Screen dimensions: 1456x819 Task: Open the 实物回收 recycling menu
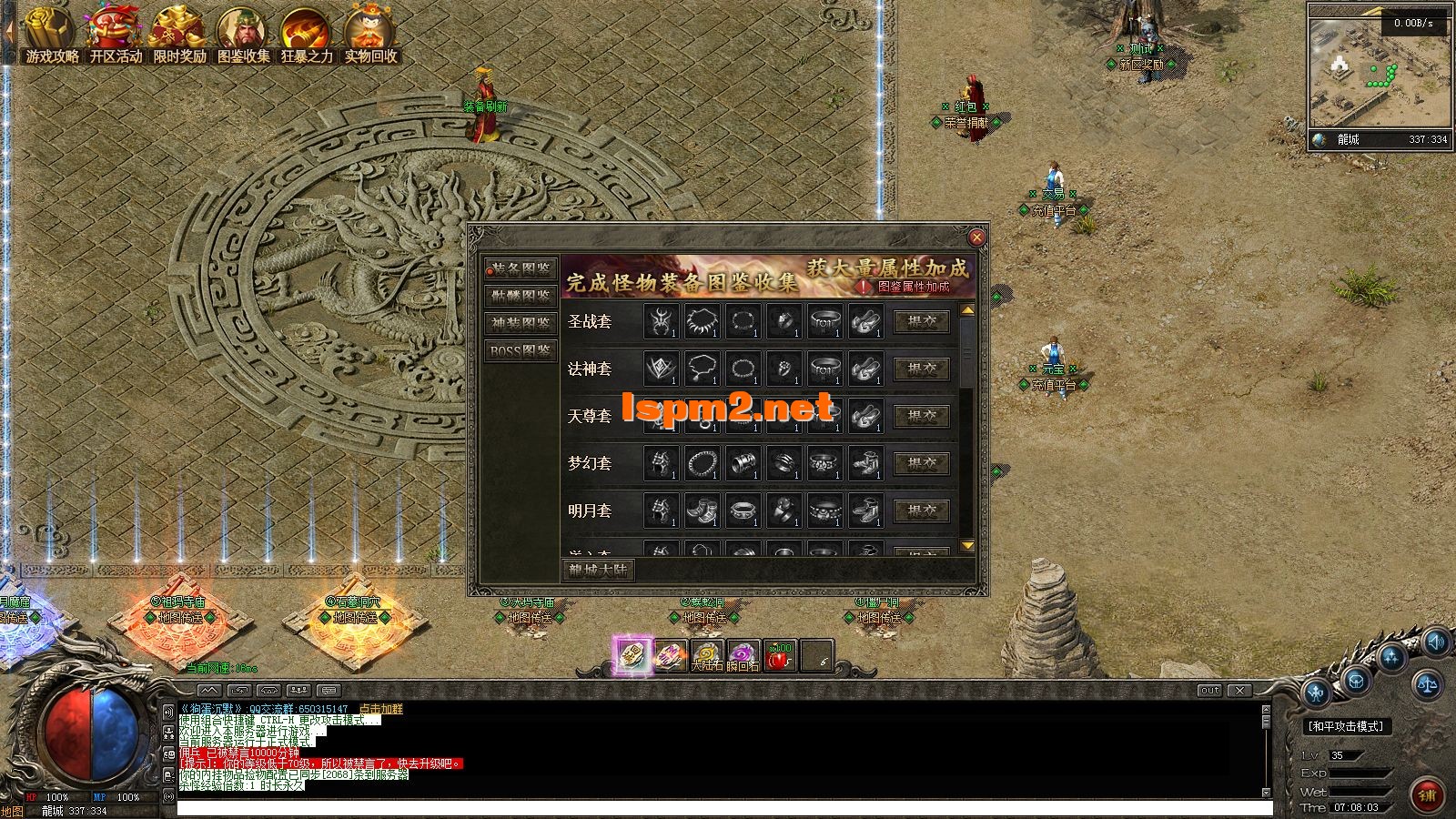[370, 36]
